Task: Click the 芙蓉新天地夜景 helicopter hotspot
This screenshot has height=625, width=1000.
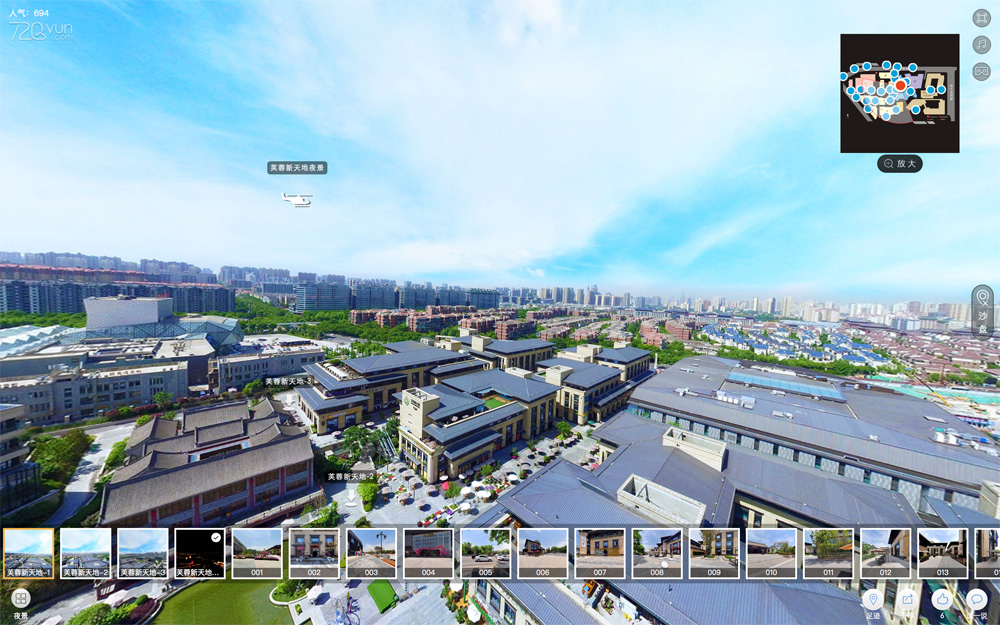Action: point(297,200)
